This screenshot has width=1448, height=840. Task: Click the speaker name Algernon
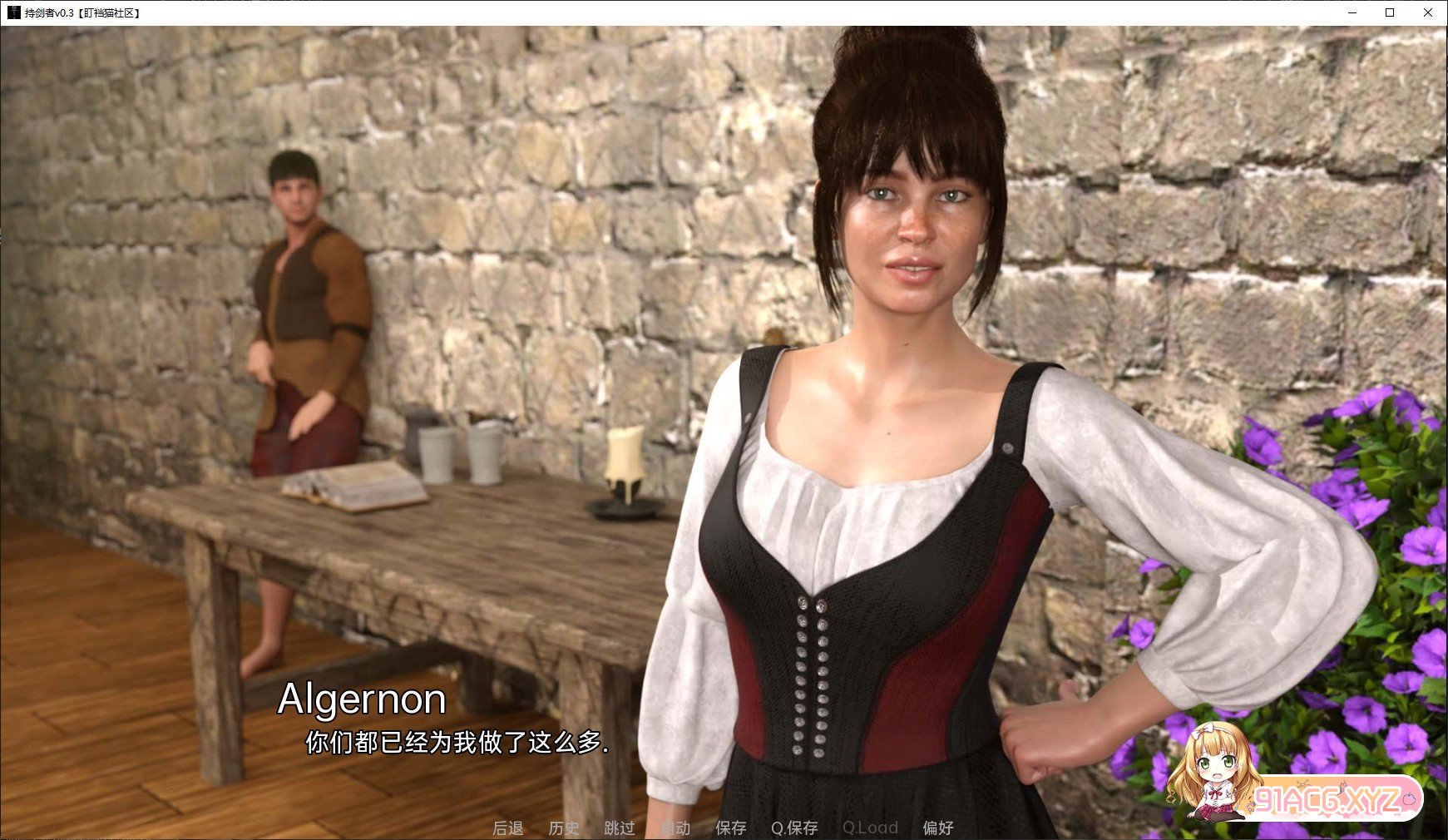tap(362, 699)
